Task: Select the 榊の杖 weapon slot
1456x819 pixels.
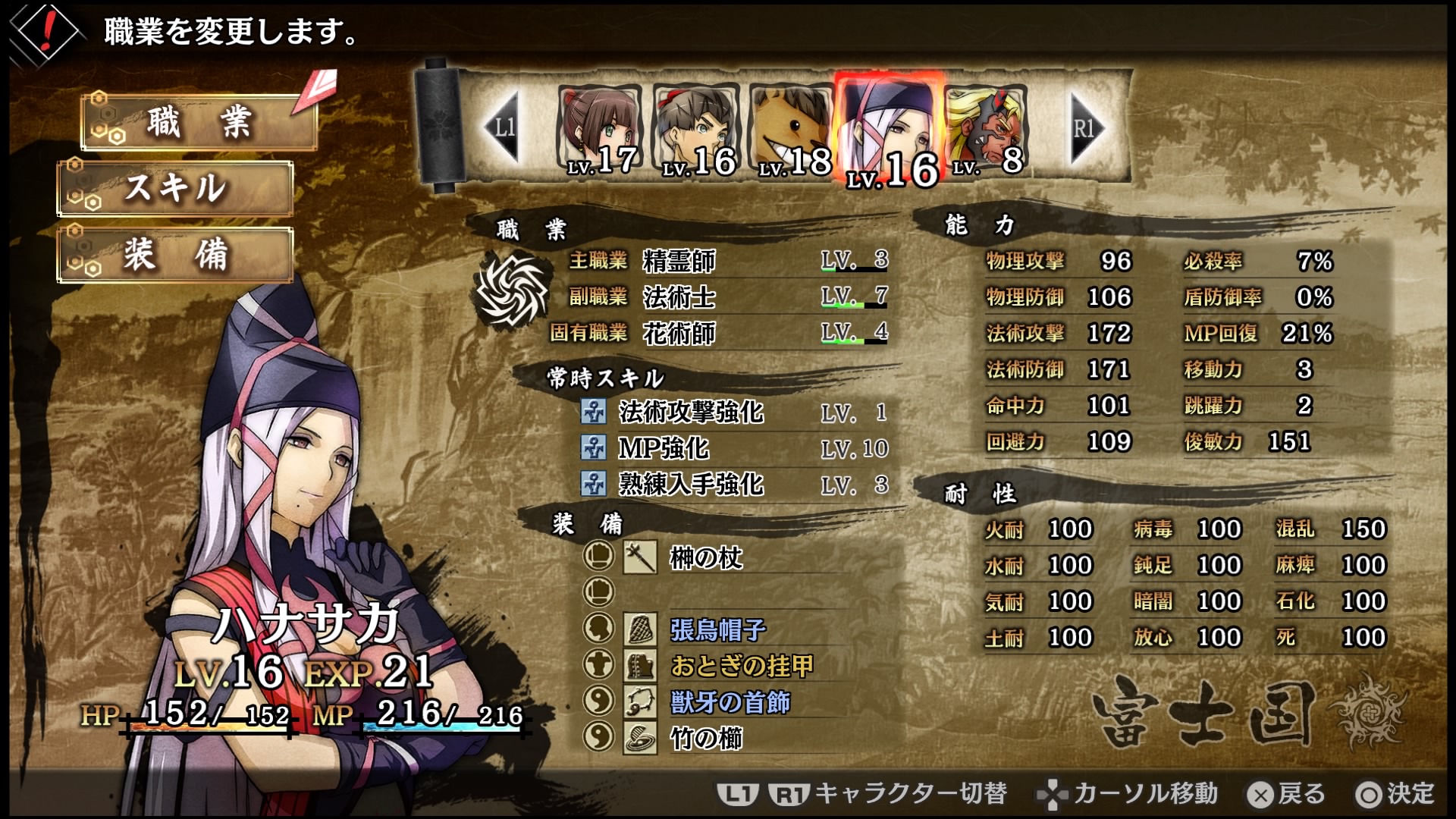Action: point(705,558)
